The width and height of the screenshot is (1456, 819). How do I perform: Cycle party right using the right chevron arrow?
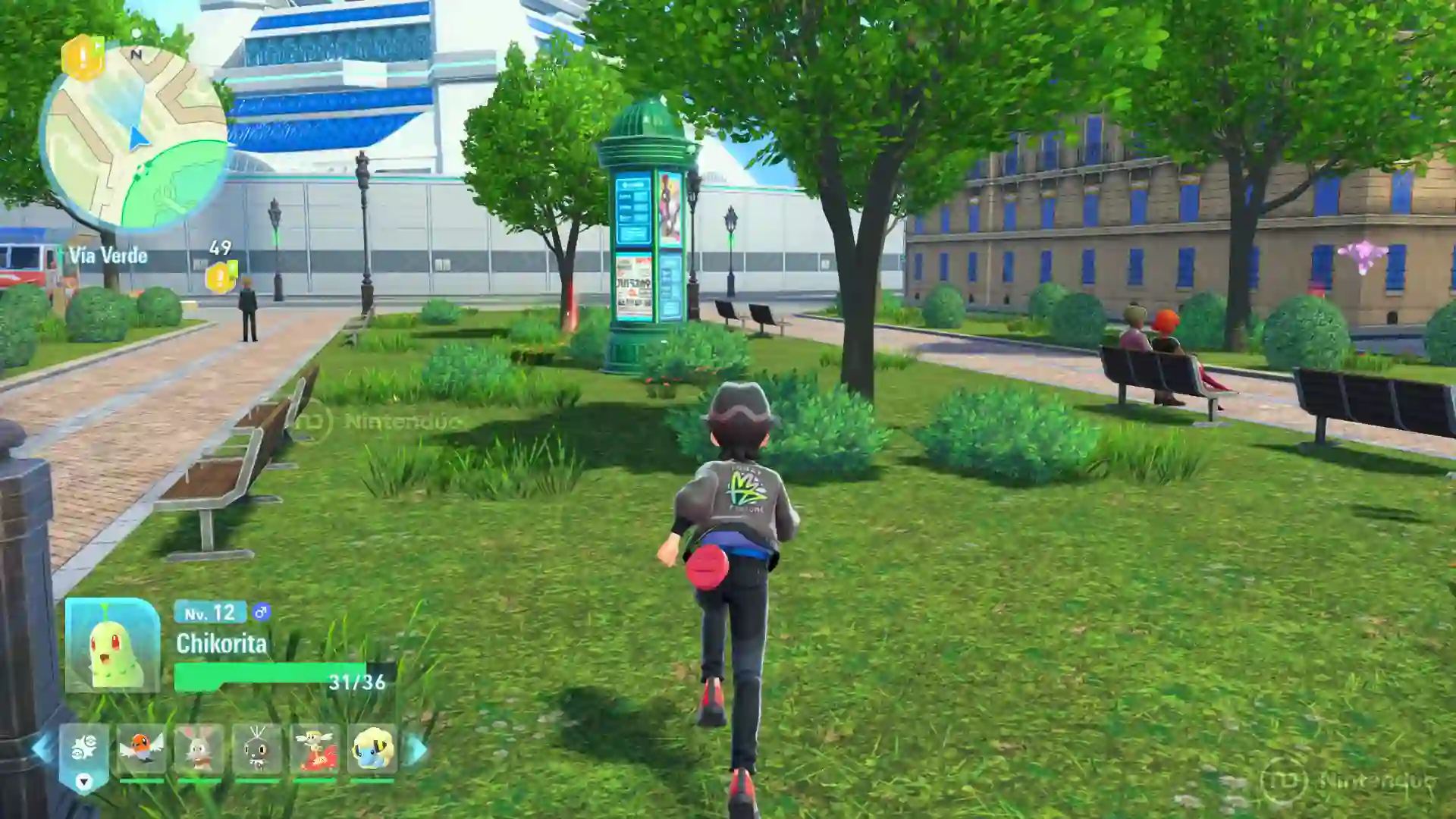pyautogui.click(x=413, y=749)
